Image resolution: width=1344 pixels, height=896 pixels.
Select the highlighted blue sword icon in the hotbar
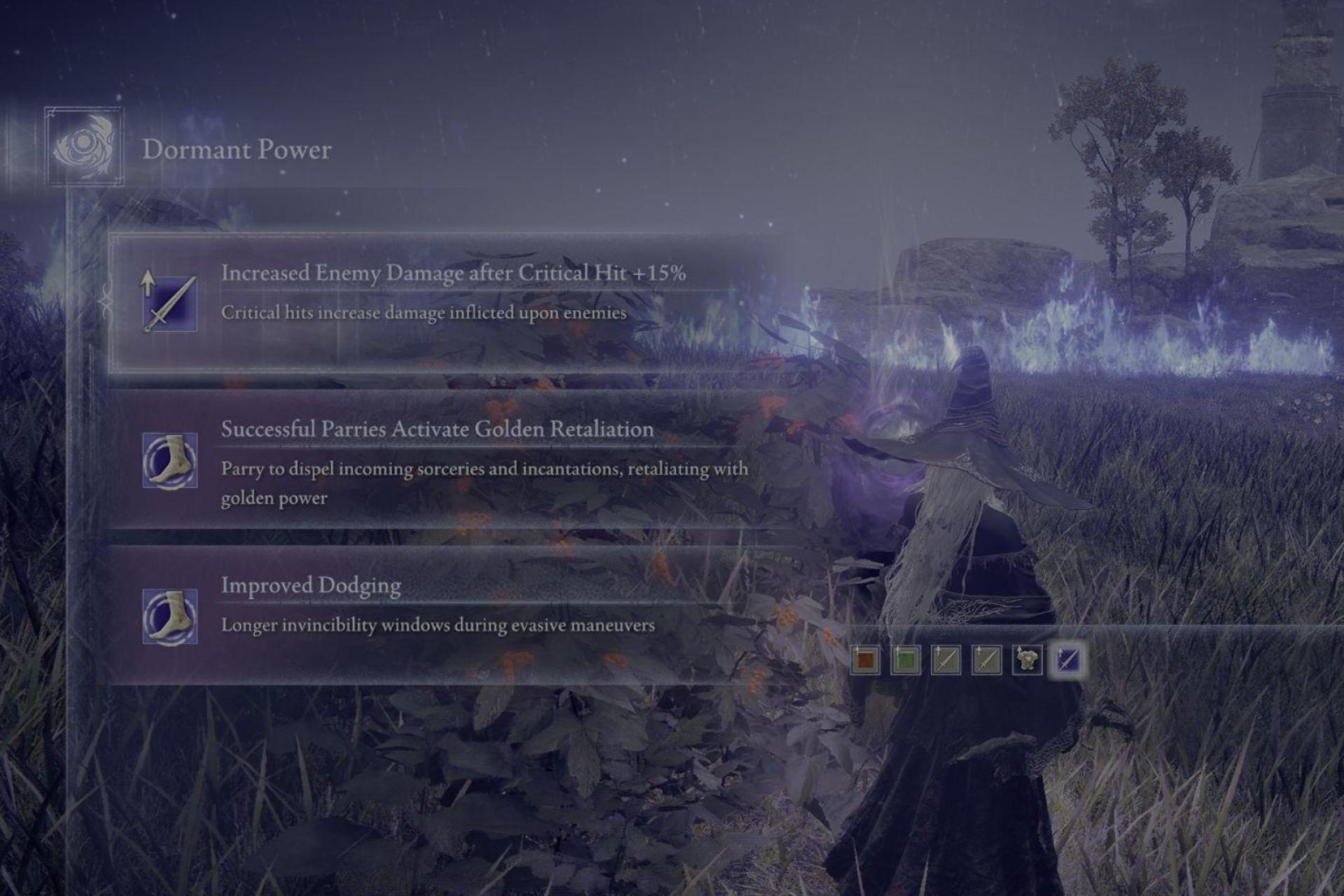[1070, 660]
